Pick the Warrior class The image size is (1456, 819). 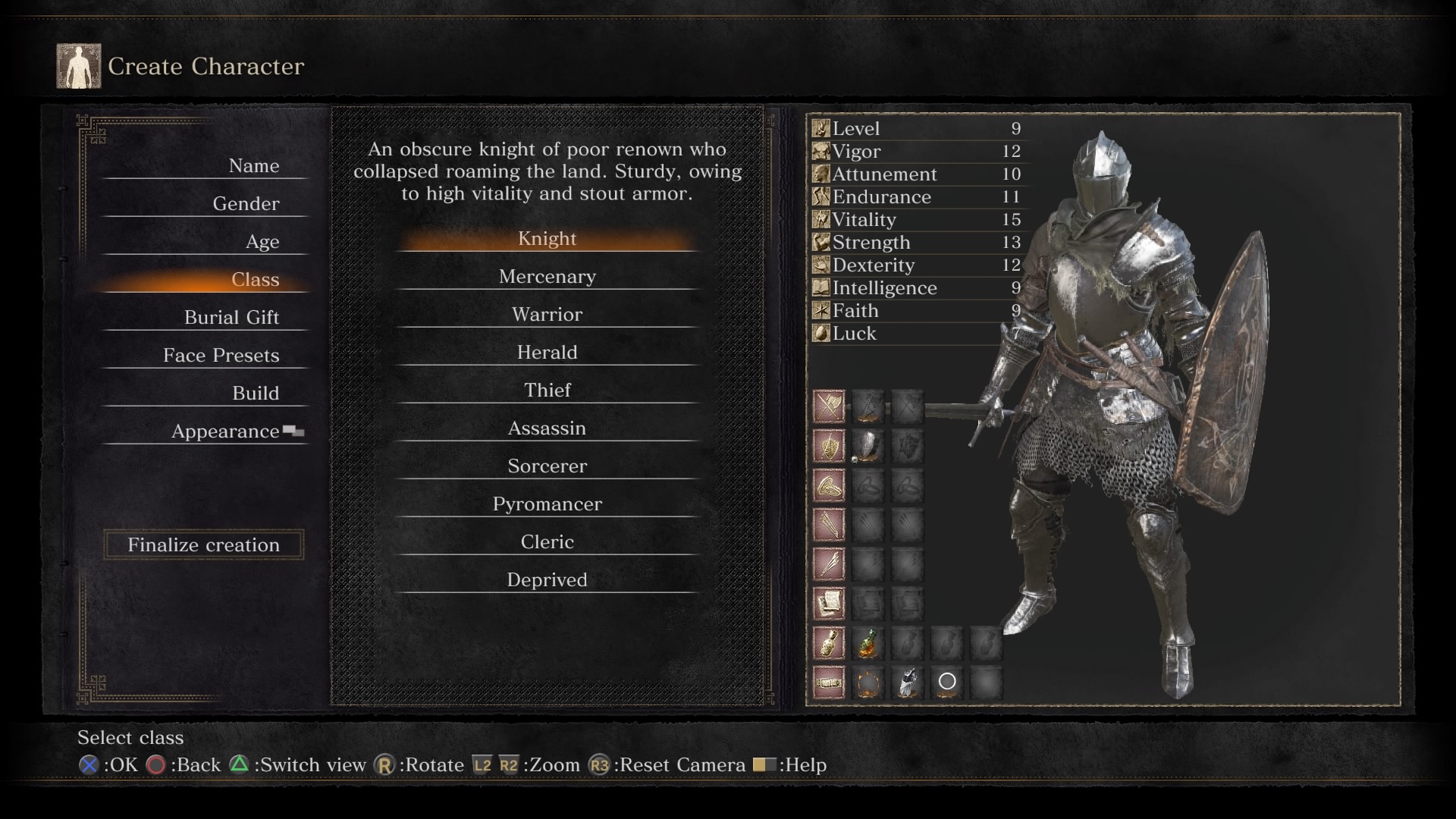pos(547,315)
